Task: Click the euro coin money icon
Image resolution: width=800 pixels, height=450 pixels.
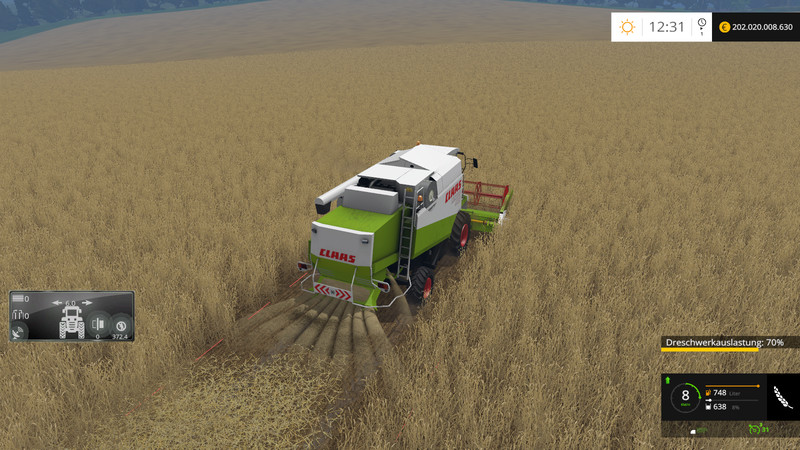Action: [725, 27]
